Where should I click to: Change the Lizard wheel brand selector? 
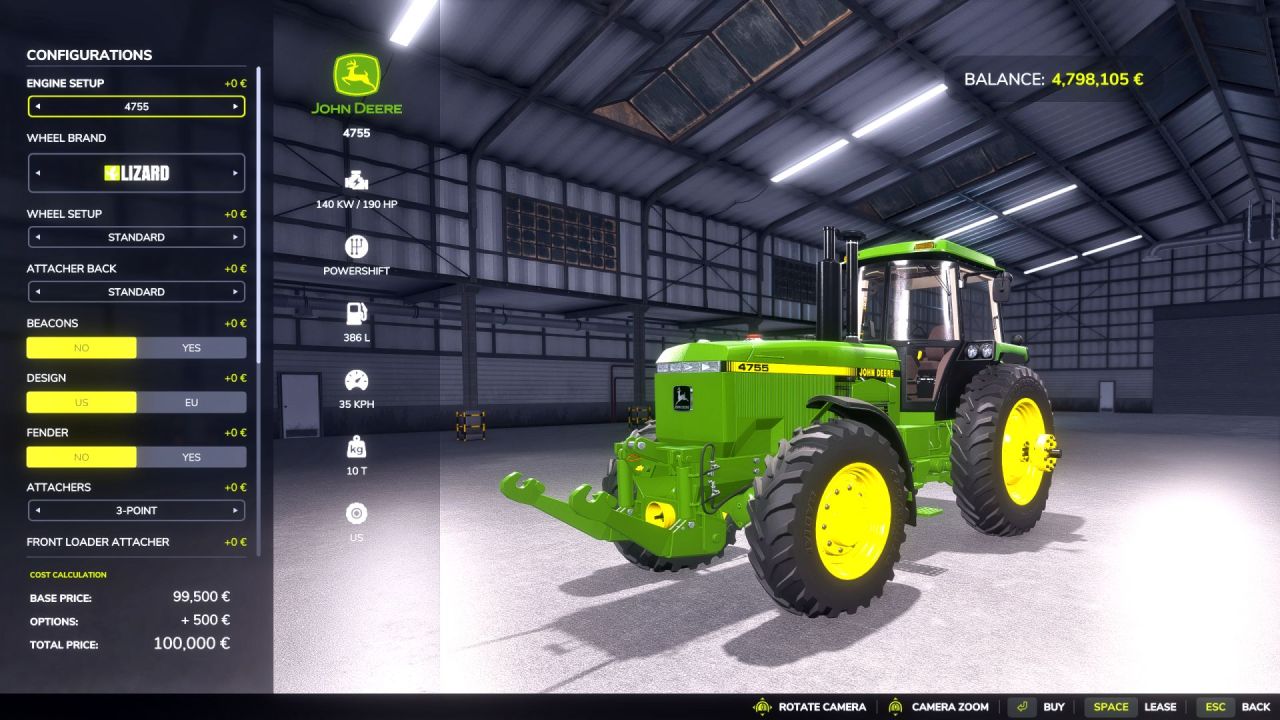(x=236, y=172)
